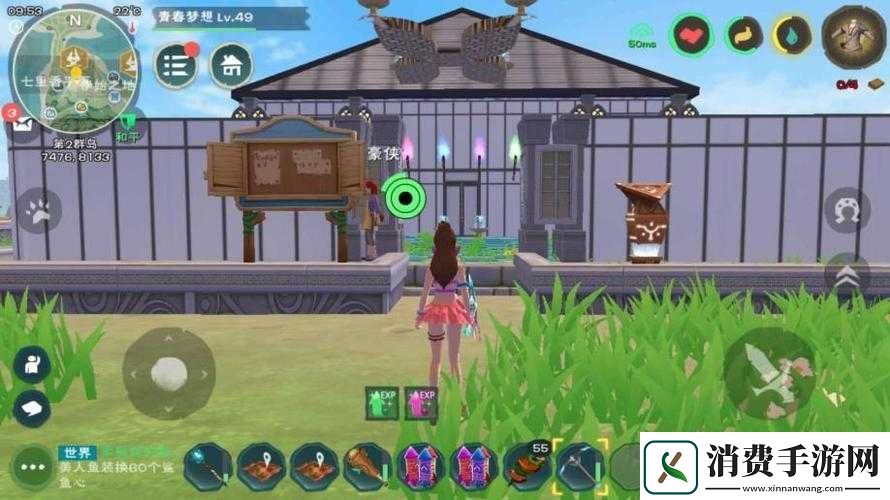Screen dimensions: 890x500
Task: Open the speech bubble chat button
Action: click(x=32, y=407)
